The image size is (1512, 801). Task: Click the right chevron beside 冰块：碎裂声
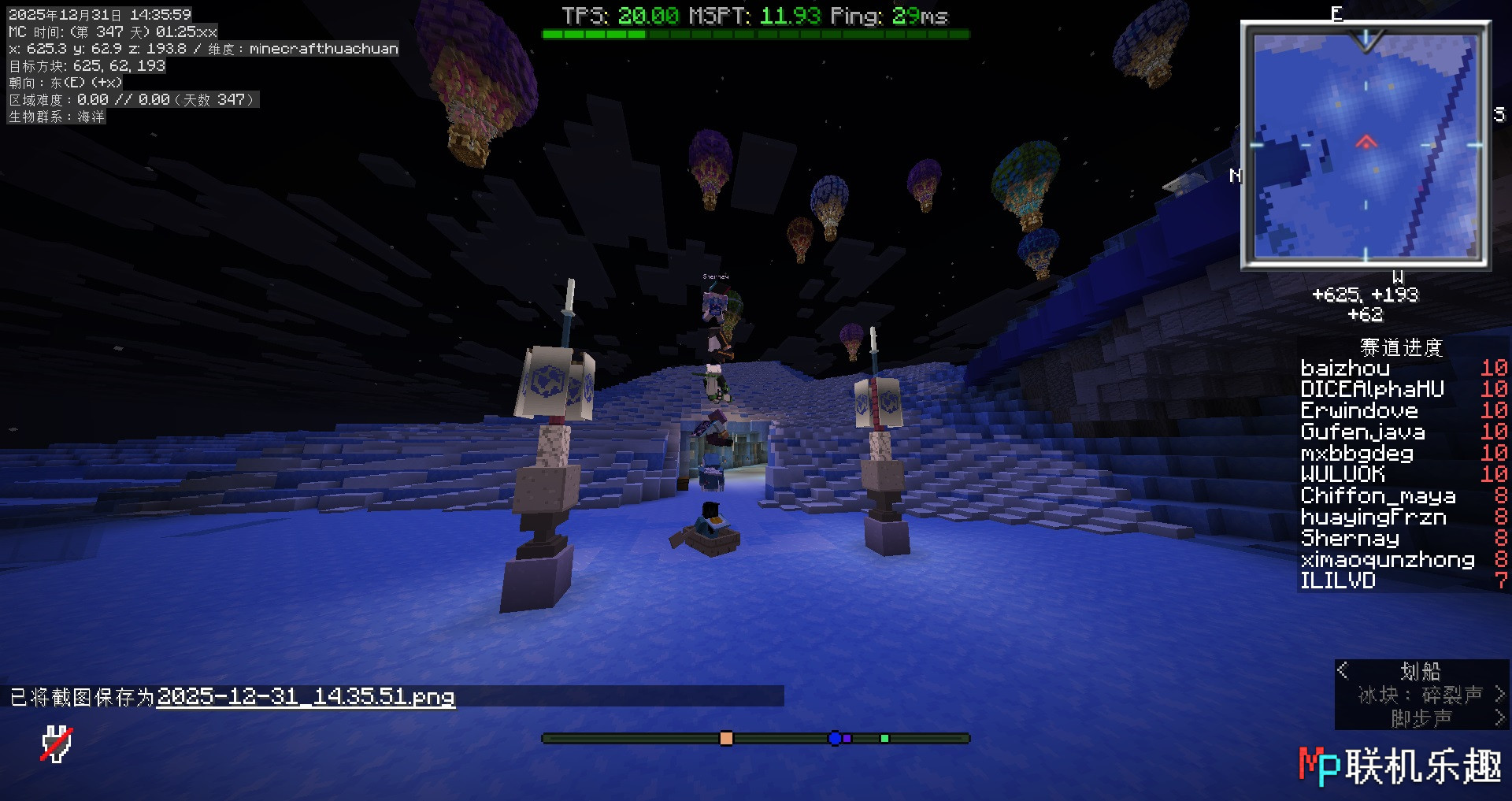(1500, 695)
